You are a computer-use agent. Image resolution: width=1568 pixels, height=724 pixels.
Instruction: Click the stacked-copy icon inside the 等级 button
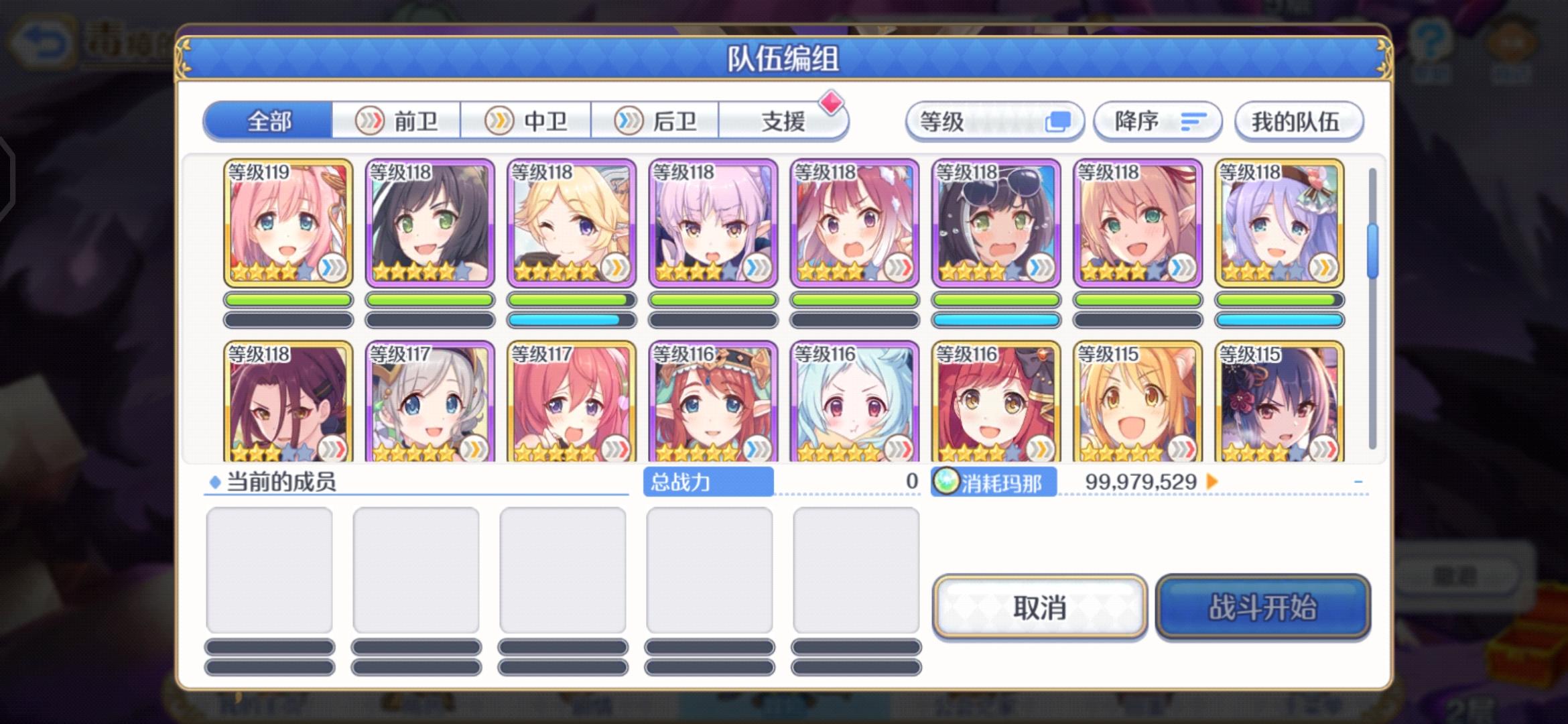coord(1059,121)
